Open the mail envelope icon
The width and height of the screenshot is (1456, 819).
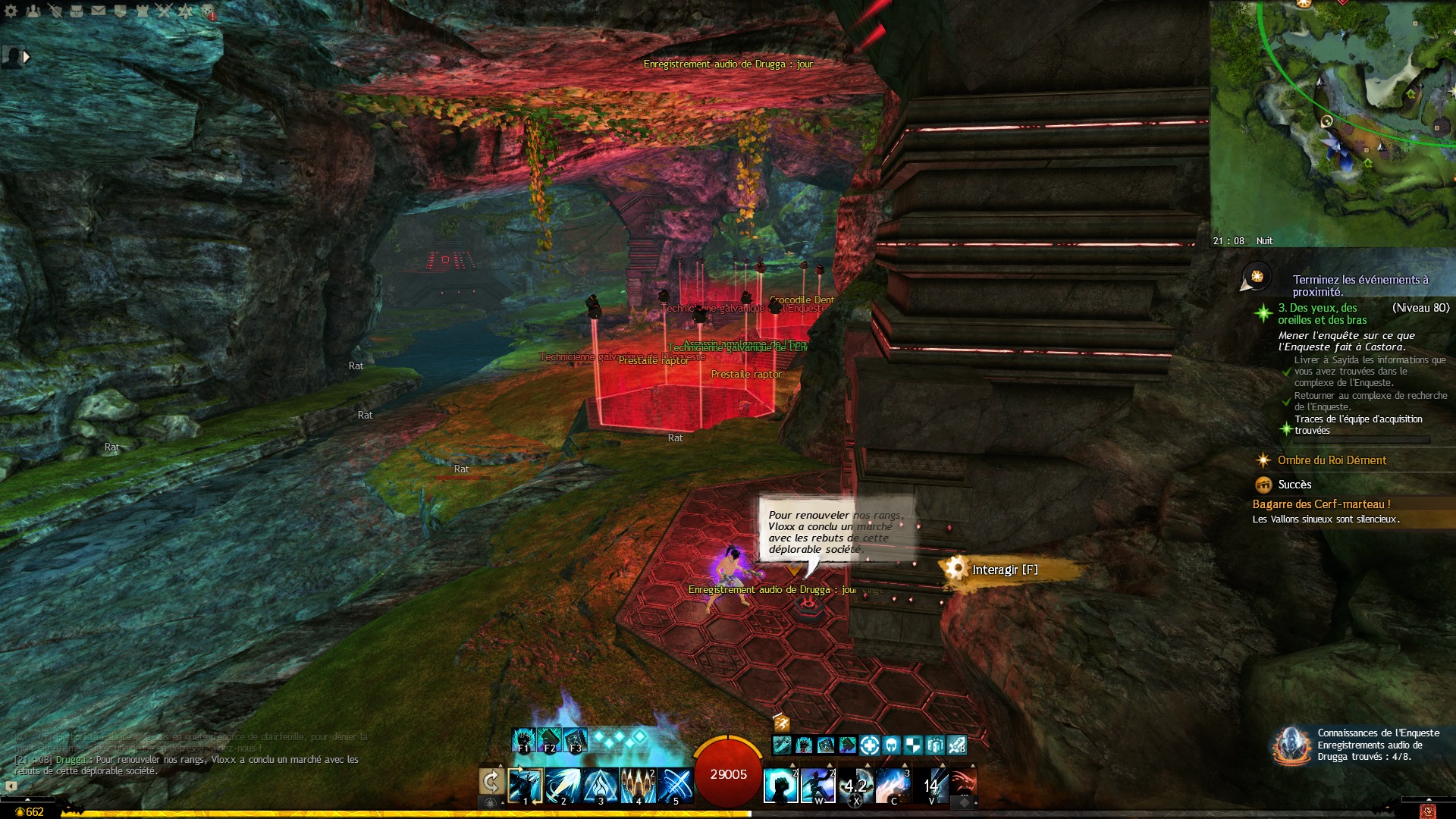[x=99, y=11]
